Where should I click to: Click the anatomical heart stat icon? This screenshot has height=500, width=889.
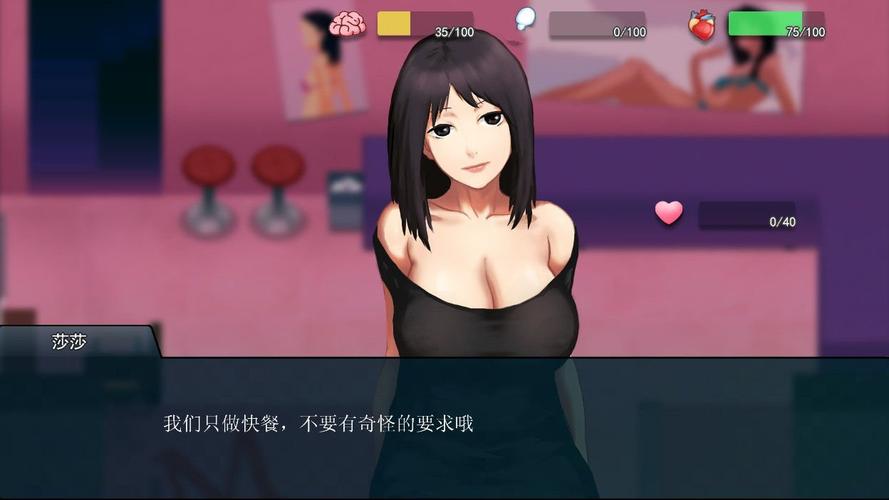click(702, 25)
